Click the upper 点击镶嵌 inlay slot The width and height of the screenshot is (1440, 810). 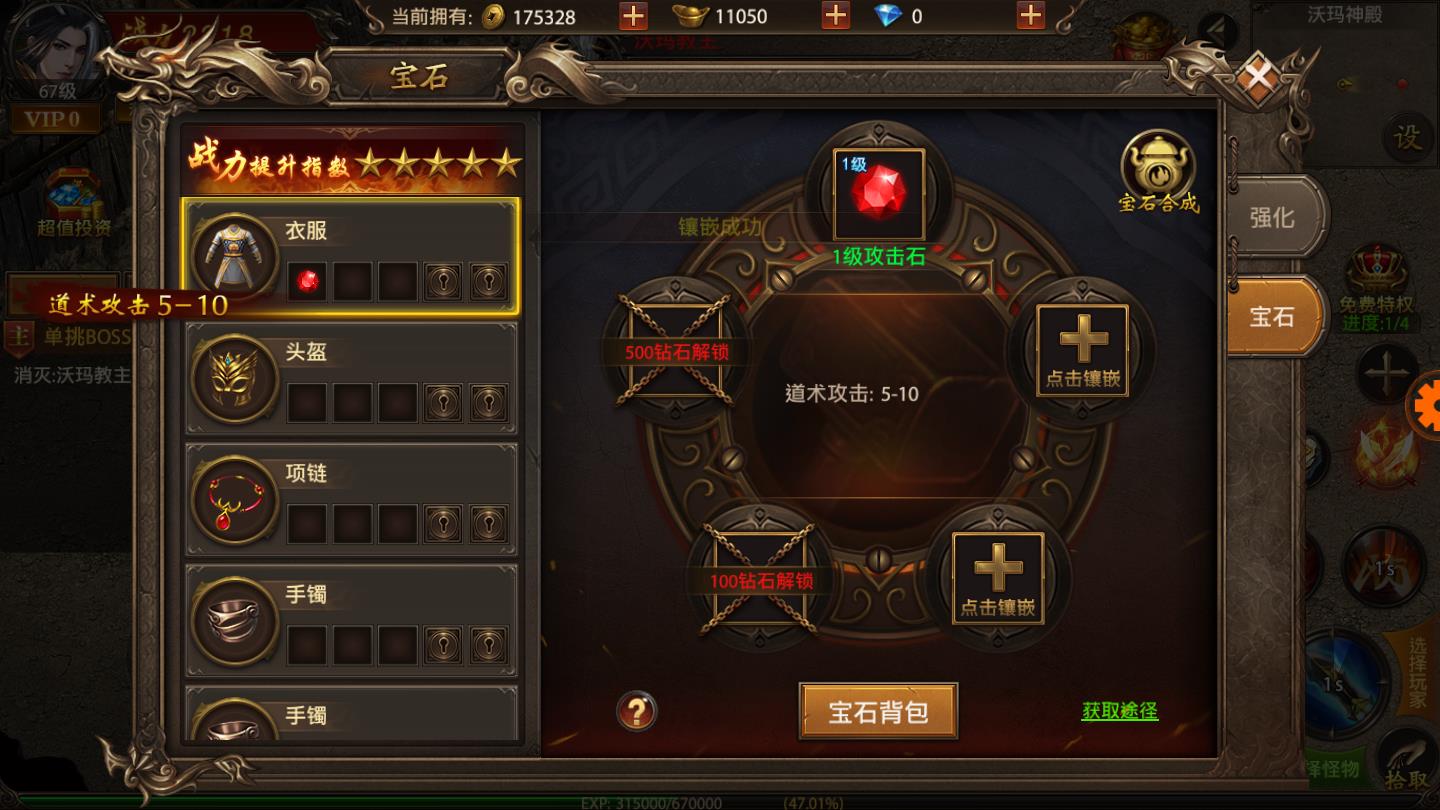click(x=1083, y=350)
